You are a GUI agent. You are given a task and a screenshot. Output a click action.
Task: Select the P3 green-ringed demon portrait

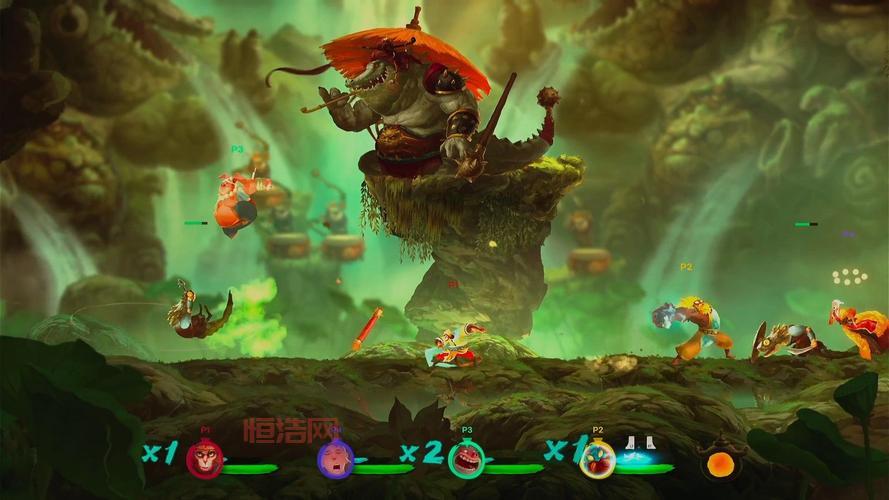click(466, 459)
